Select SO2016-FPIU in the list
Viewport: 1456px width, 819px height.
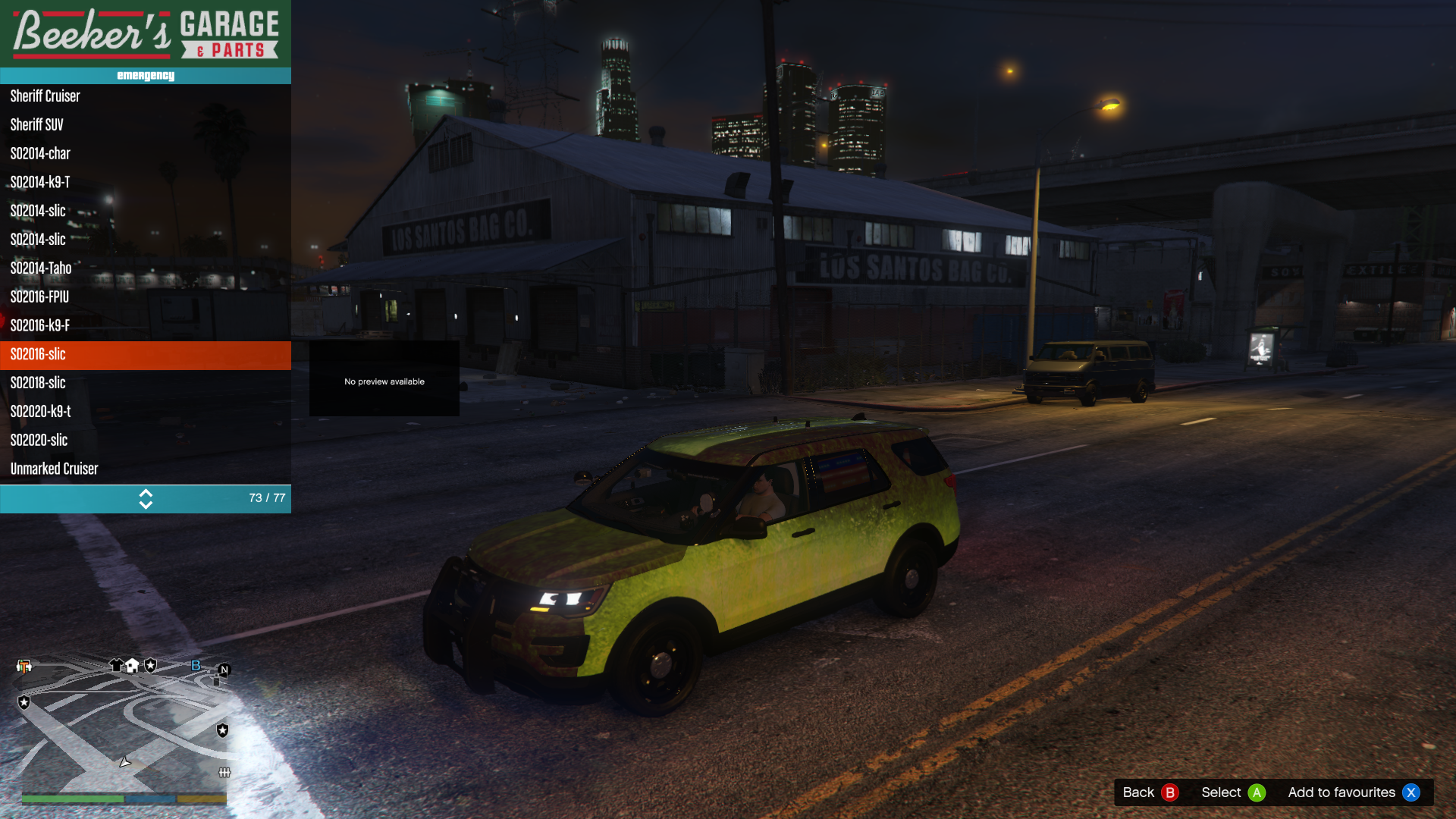coord(144,297)
